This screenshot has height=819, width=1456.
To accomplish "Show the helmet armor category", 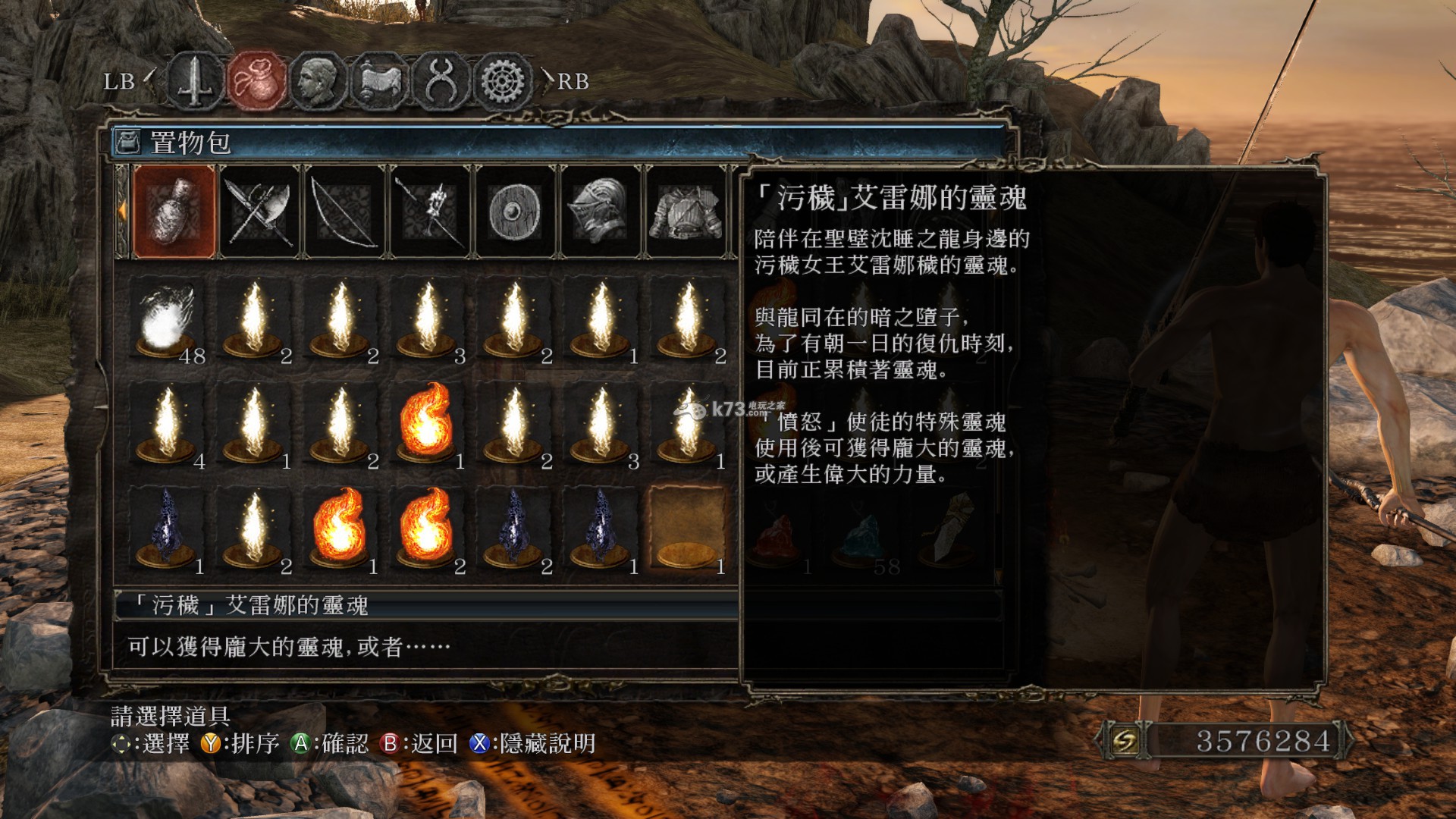I will coord(601,212).
